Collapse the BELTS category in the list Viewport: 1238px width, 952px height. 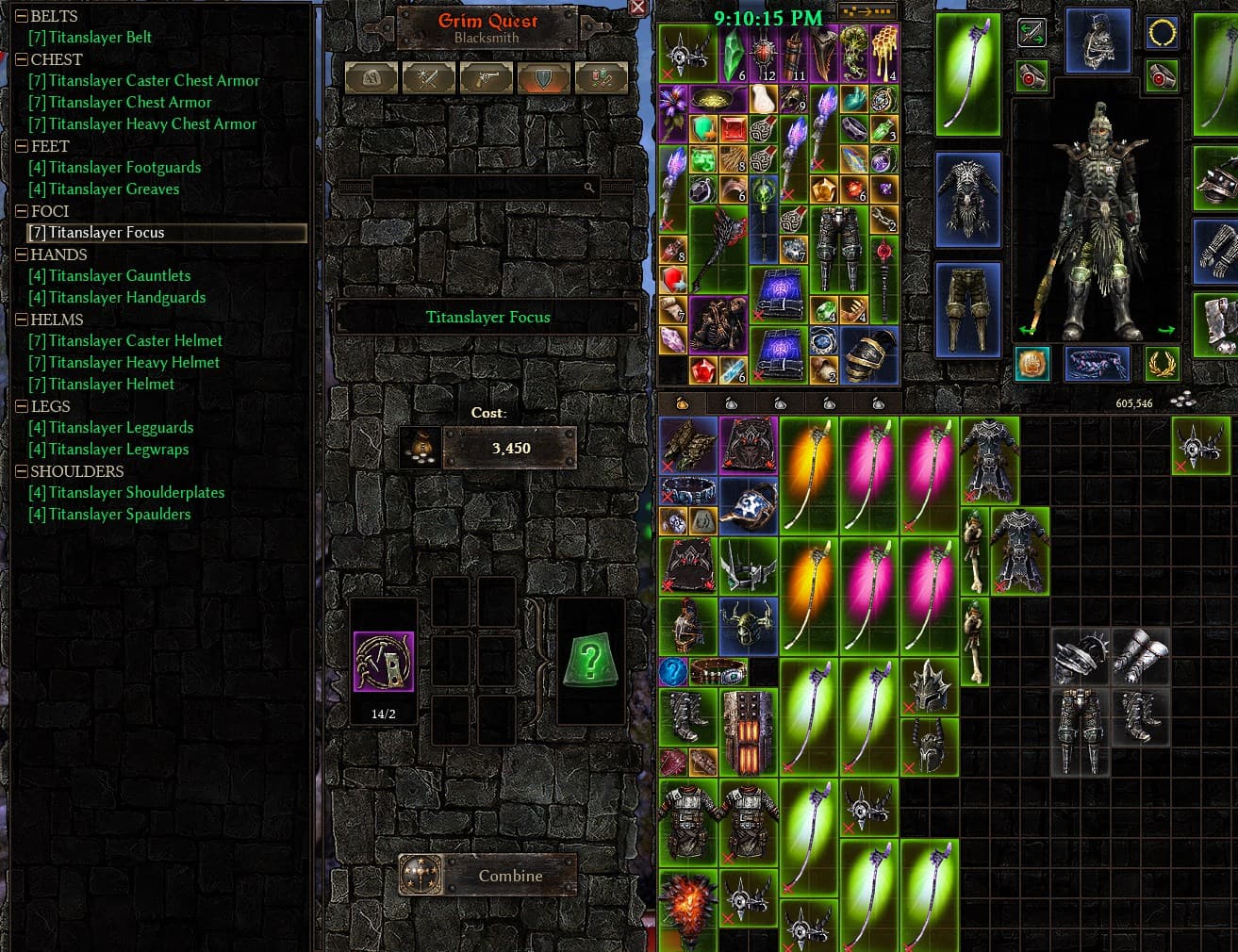pyautogui.click(x=24, y=16)
